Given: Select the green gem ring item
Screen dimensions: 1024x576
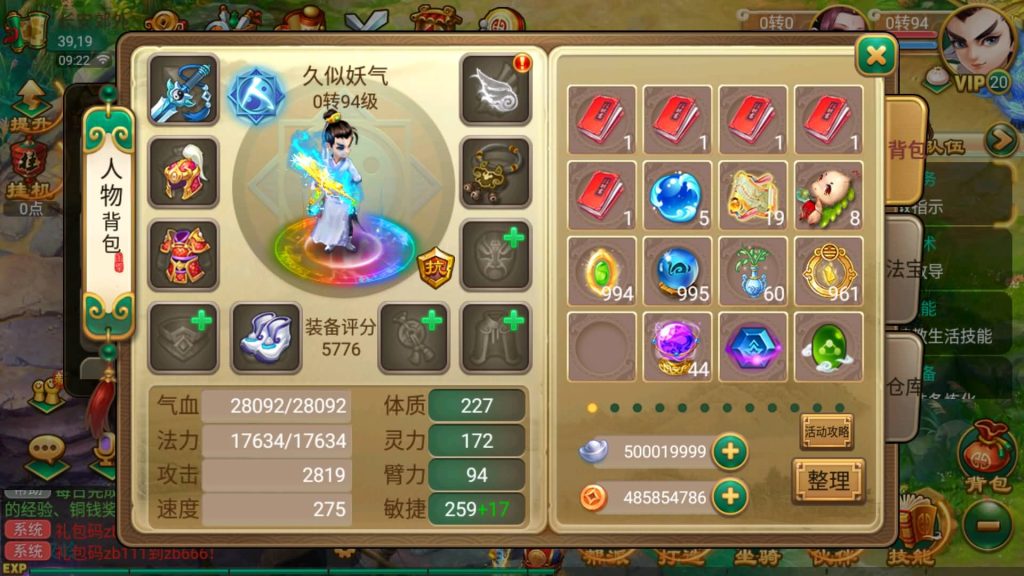Looking at the screenshot, I should [x=601, y=270].
